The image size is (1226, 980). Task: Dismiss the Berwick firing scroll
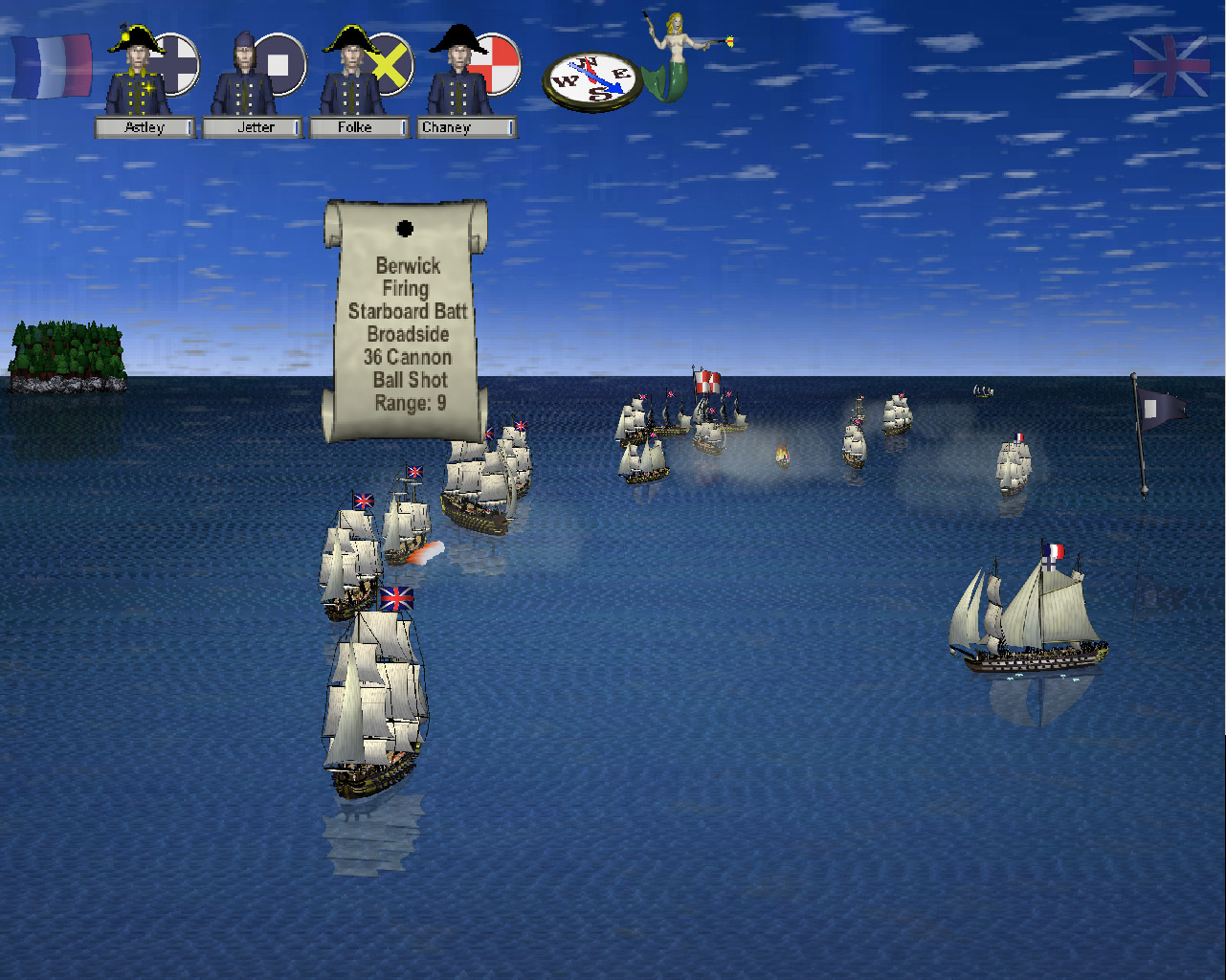406,321
